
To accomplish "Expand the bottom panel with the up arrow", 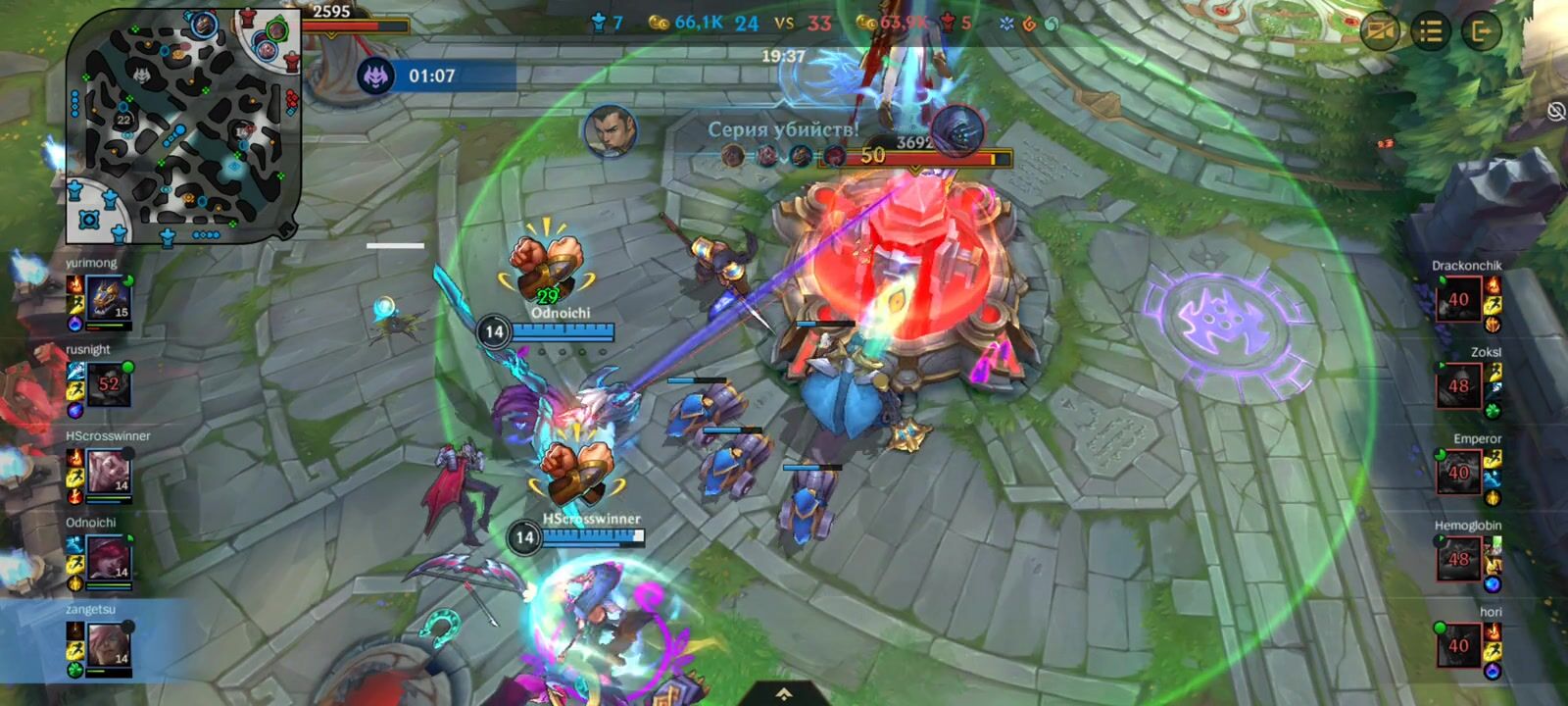I will pos(784,694).
